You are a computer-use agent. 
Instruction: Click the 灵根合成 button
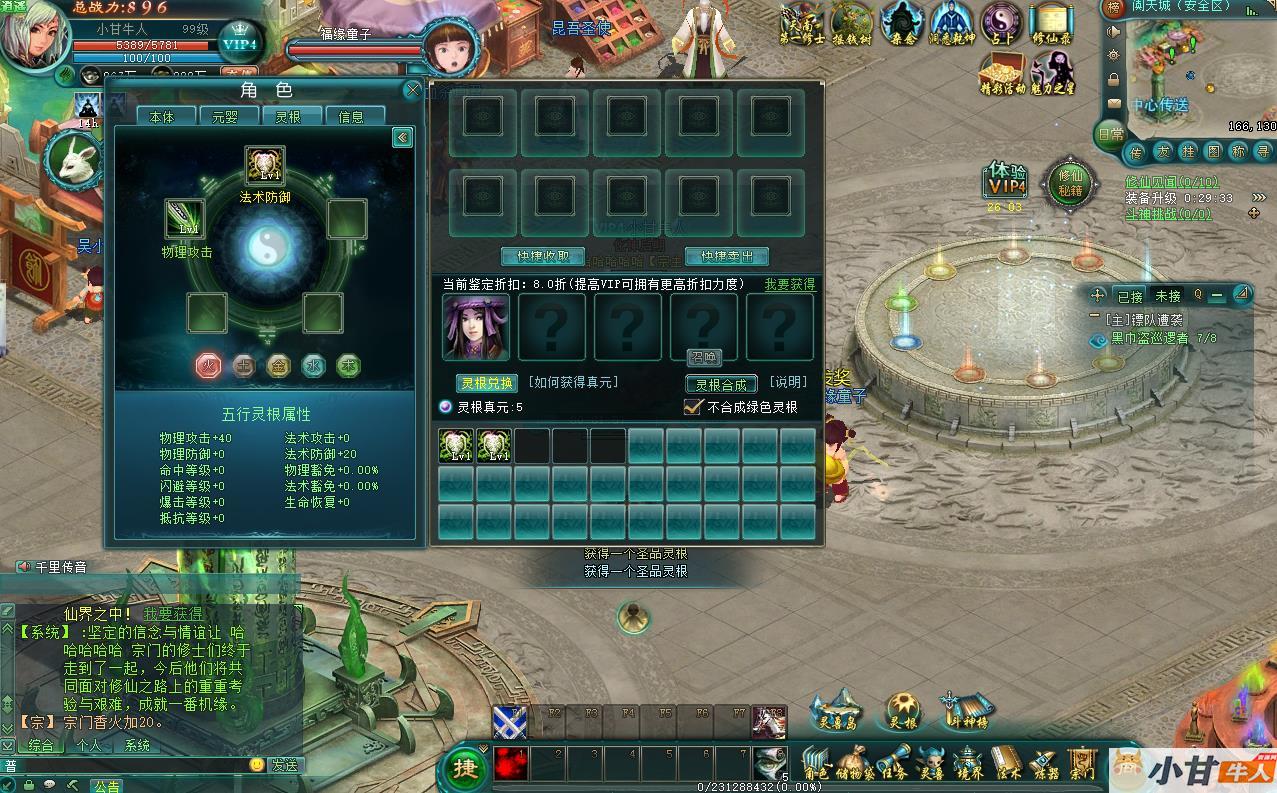click(721, 384)
